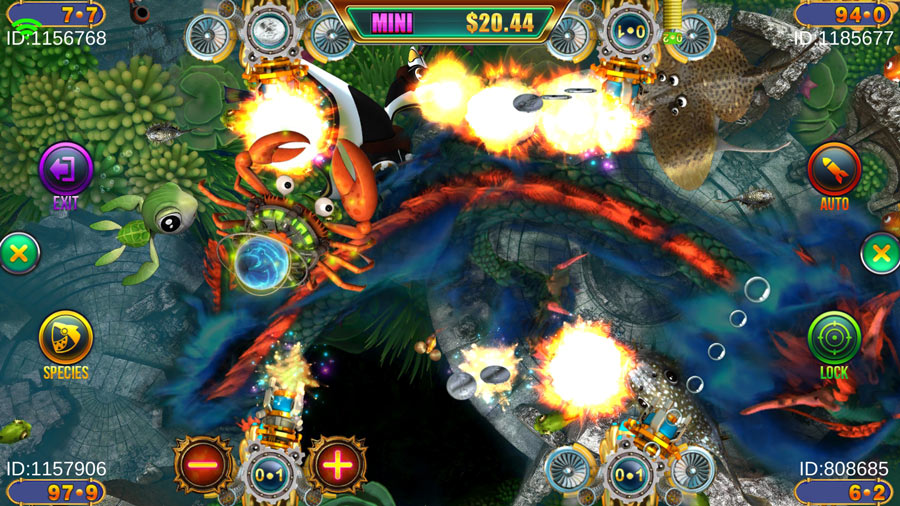Viewport: 900px width, 506px height.
Task: Decrease bet with the red minus button
Action: [x=203, y=465]
